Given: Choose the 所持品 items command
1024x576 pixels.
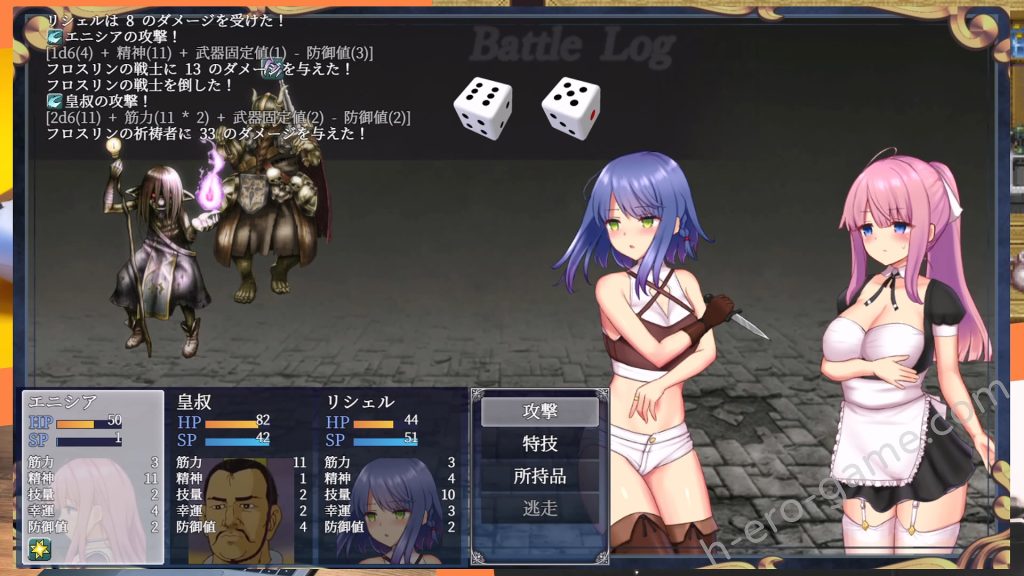Looking at the screenshot, I should point(540,475).
